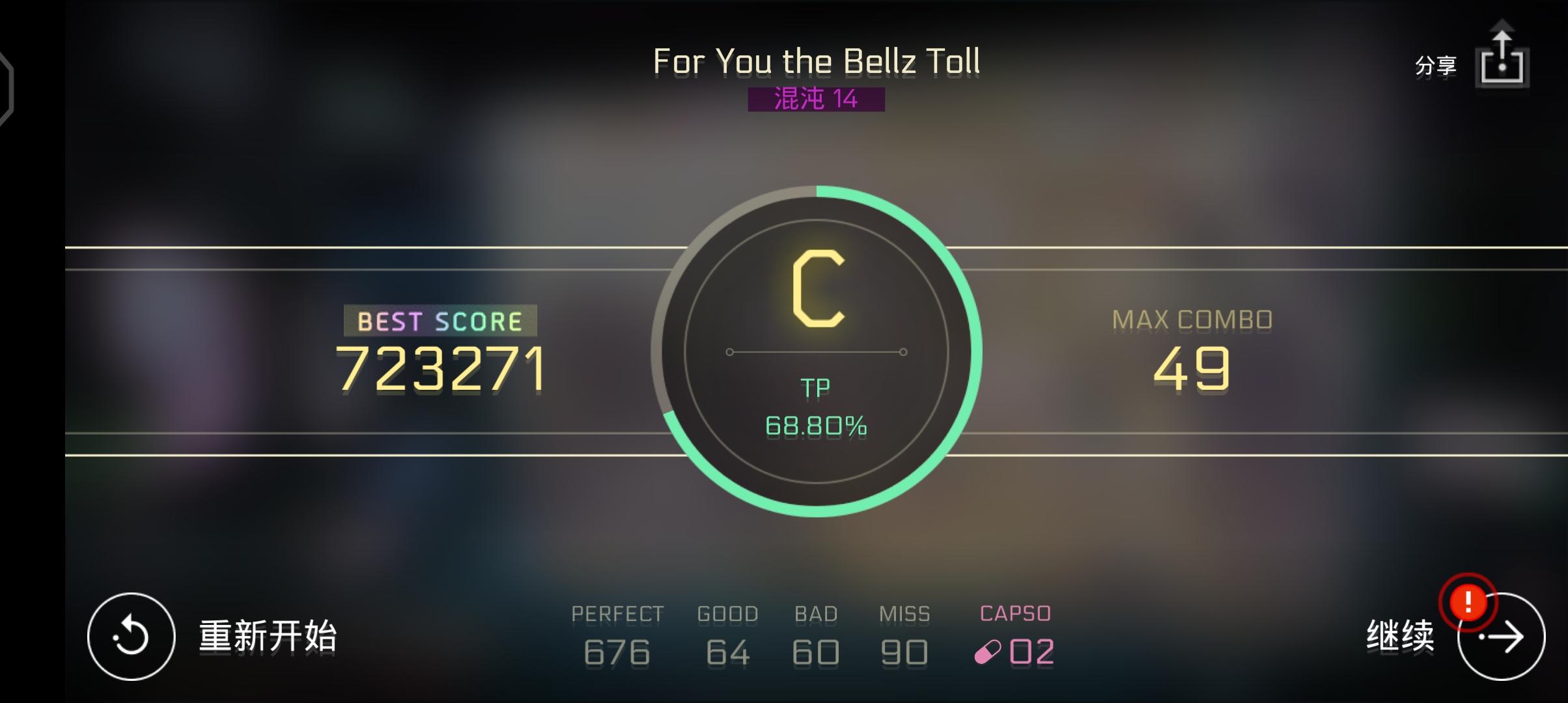Click the pink capsule CAPSO icon
1568x703 pixels.
[x=988, y=650]
